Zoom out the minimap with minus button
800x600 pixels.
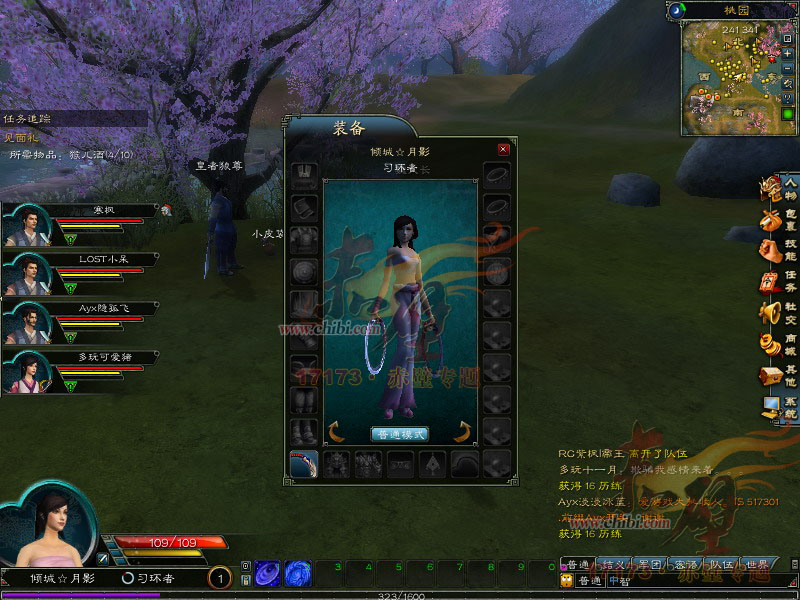tap(789, 68)
